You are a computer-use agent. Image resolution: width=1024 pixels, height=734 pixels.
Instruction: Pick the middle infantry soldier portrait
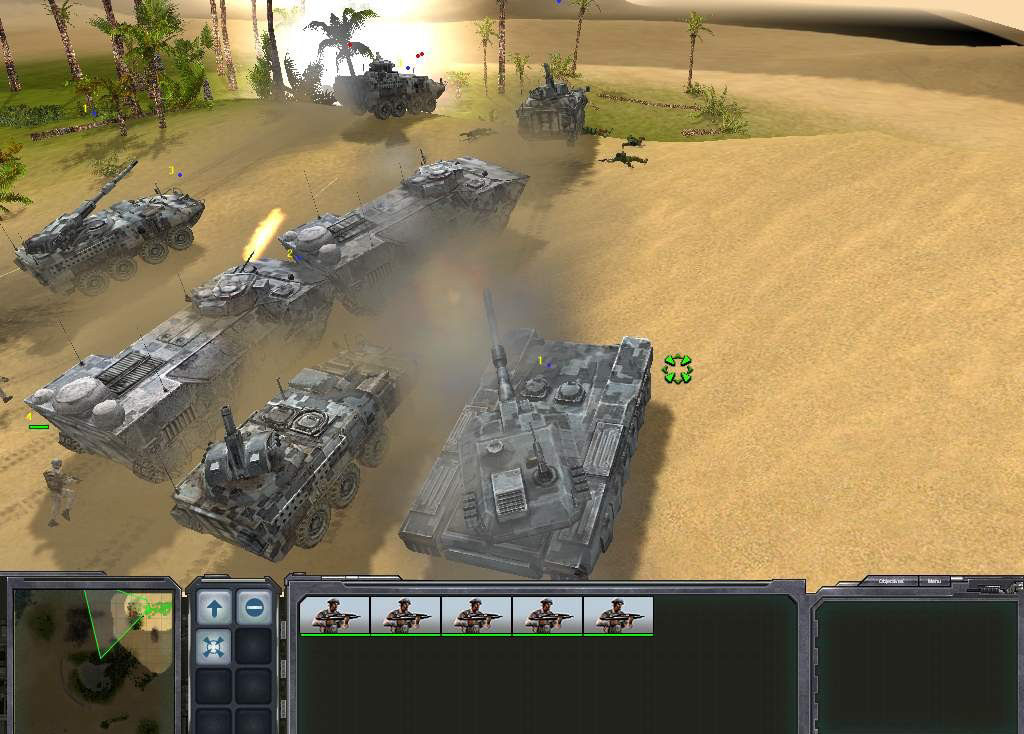pos(476,615)
